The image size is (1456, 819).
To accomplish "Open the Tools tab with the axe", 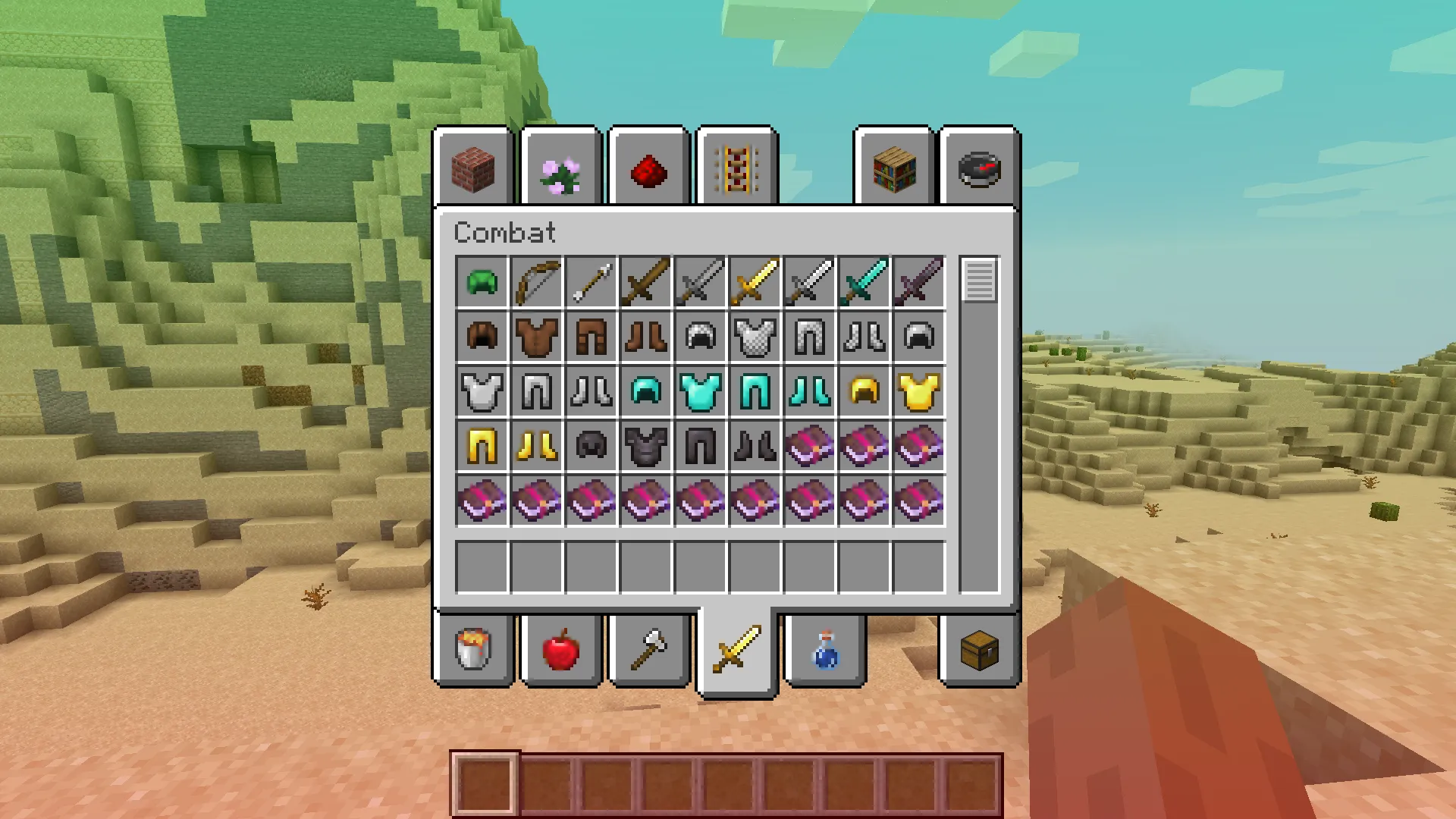I will tap(649, 651).
